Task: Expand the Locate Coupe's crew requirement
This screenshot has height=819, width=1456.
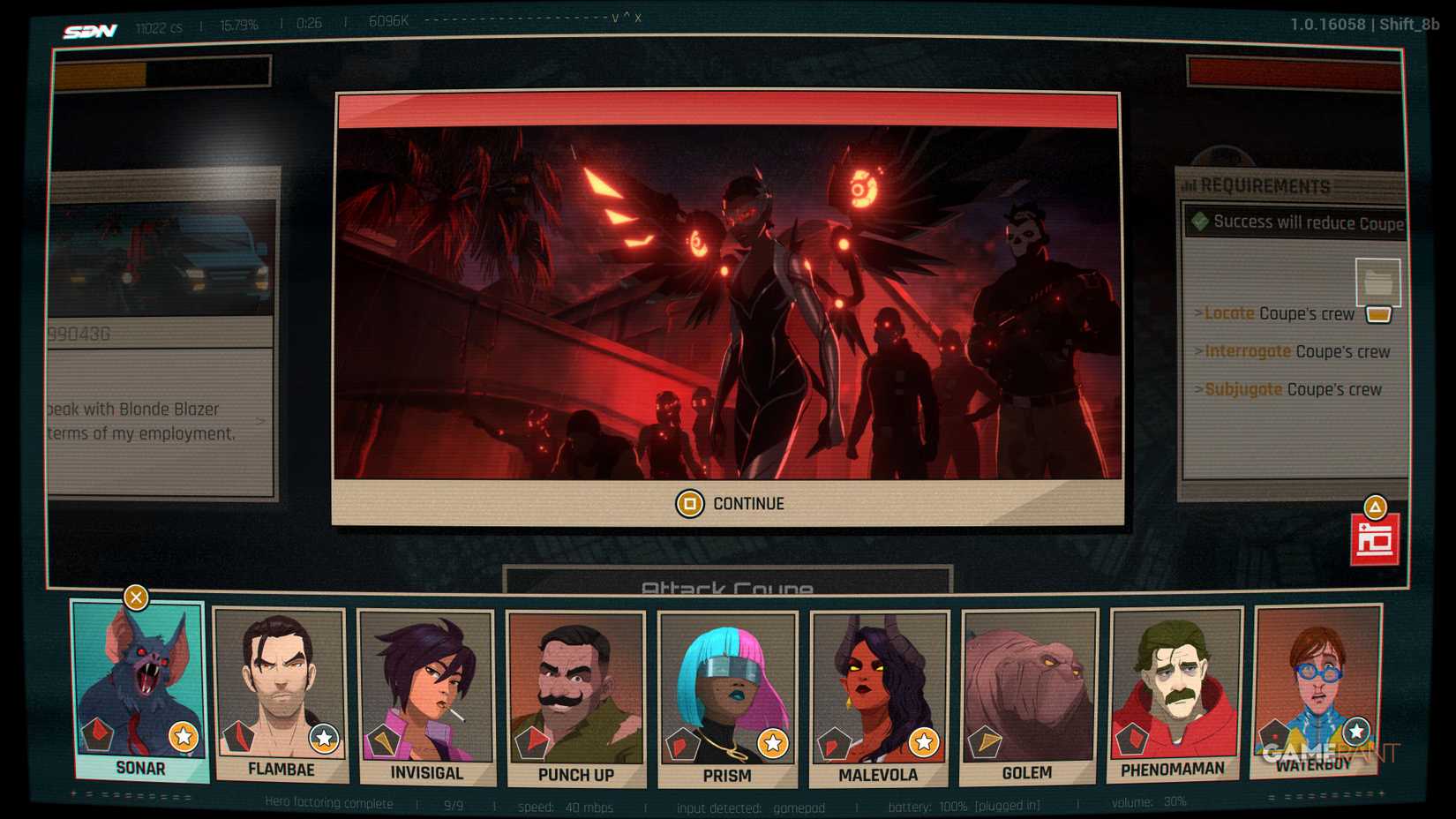Action: tap(1277, 313)
